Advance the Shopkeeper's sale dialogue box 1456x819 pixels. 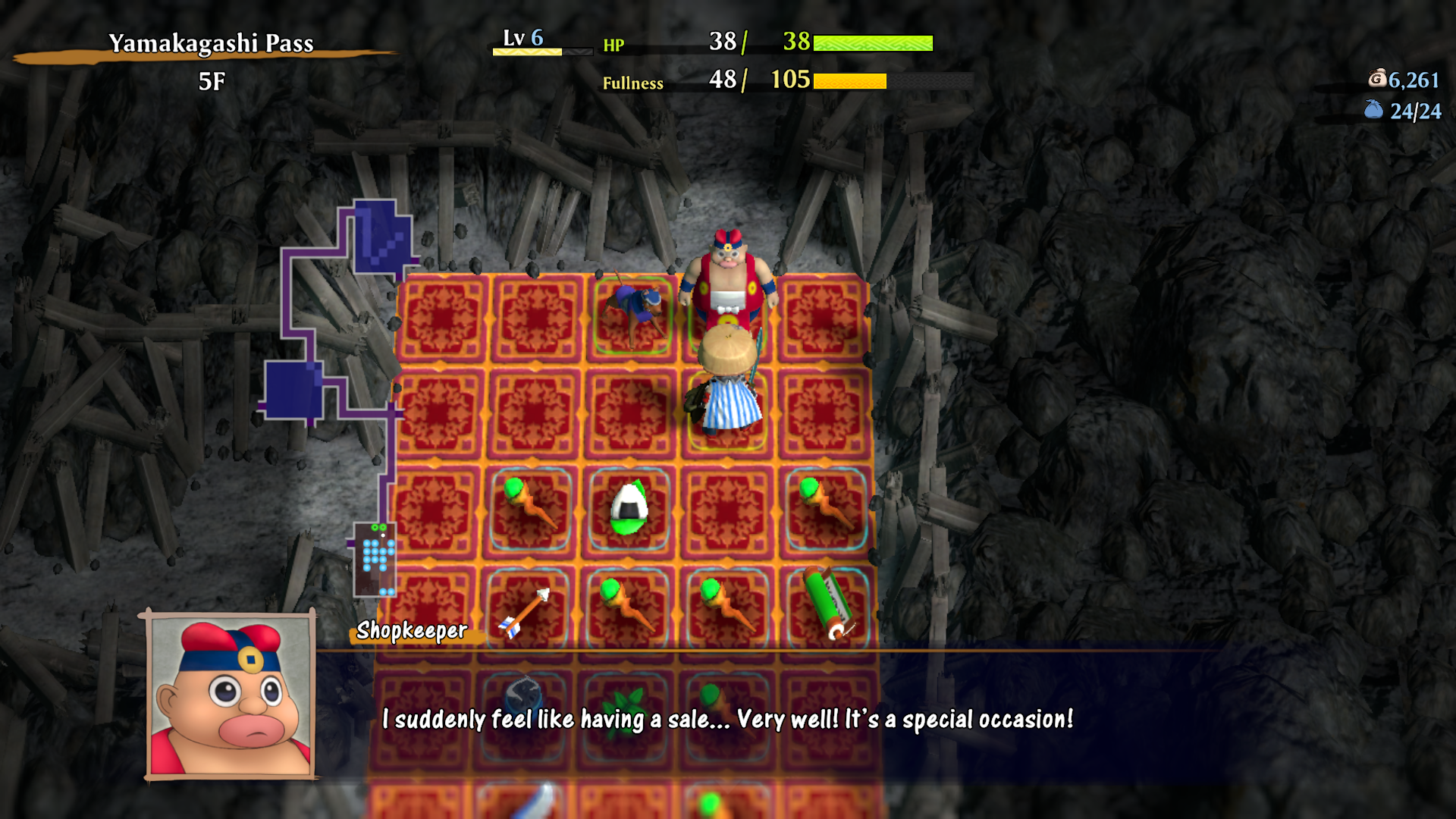click(x=728, y=718)
